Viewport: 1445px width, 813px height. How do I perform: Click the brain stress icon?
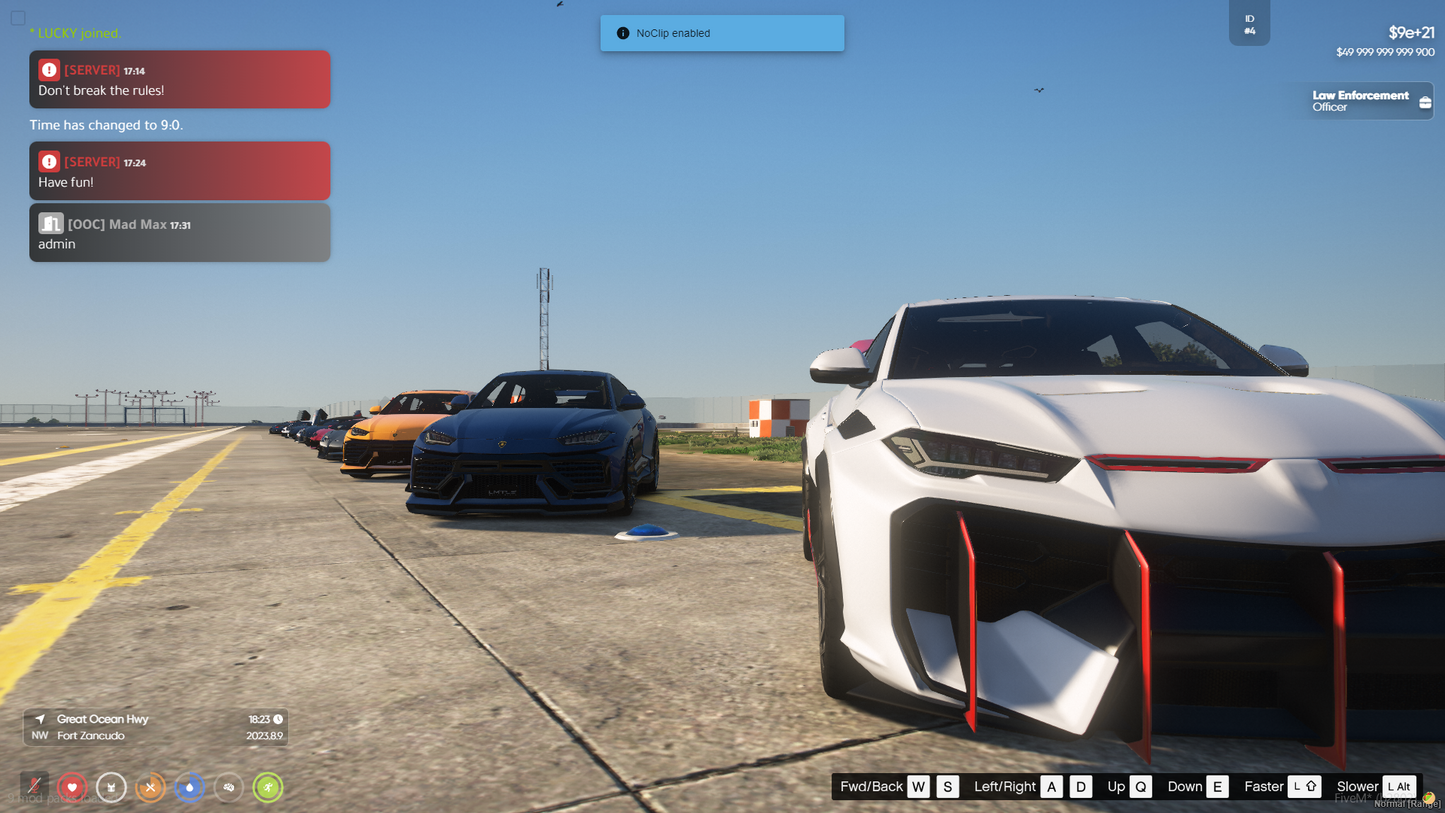click(x=229, y=787)
